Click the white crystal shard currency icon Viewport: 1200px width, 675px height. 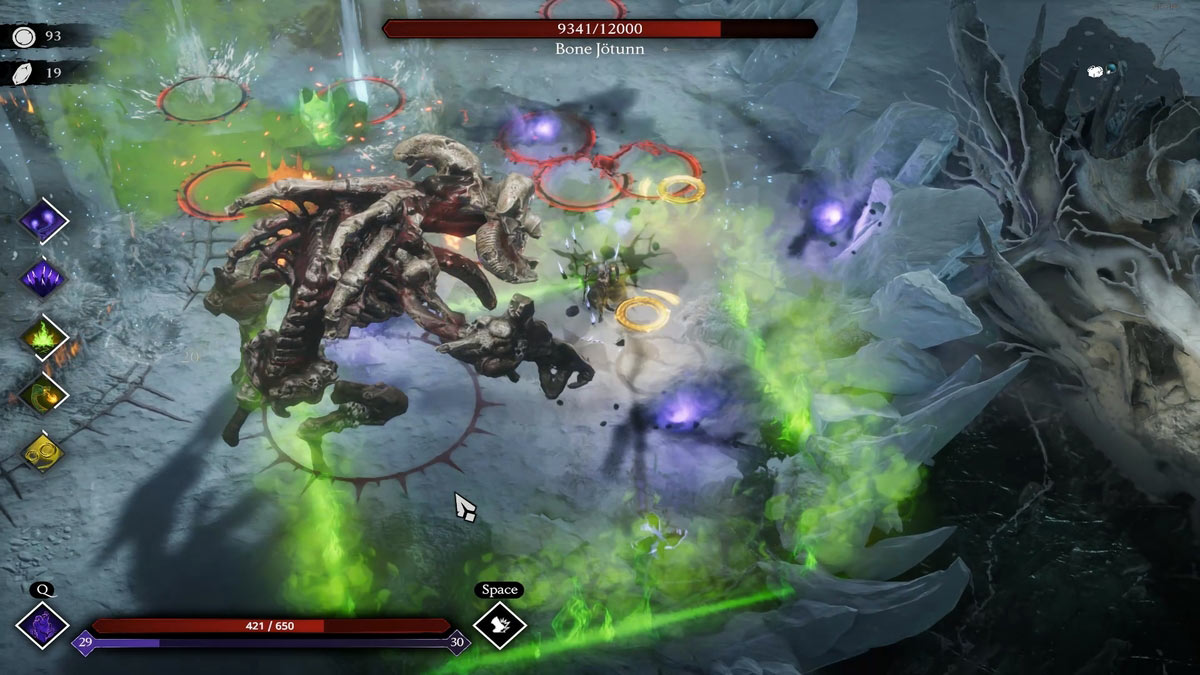coord(24,72)
